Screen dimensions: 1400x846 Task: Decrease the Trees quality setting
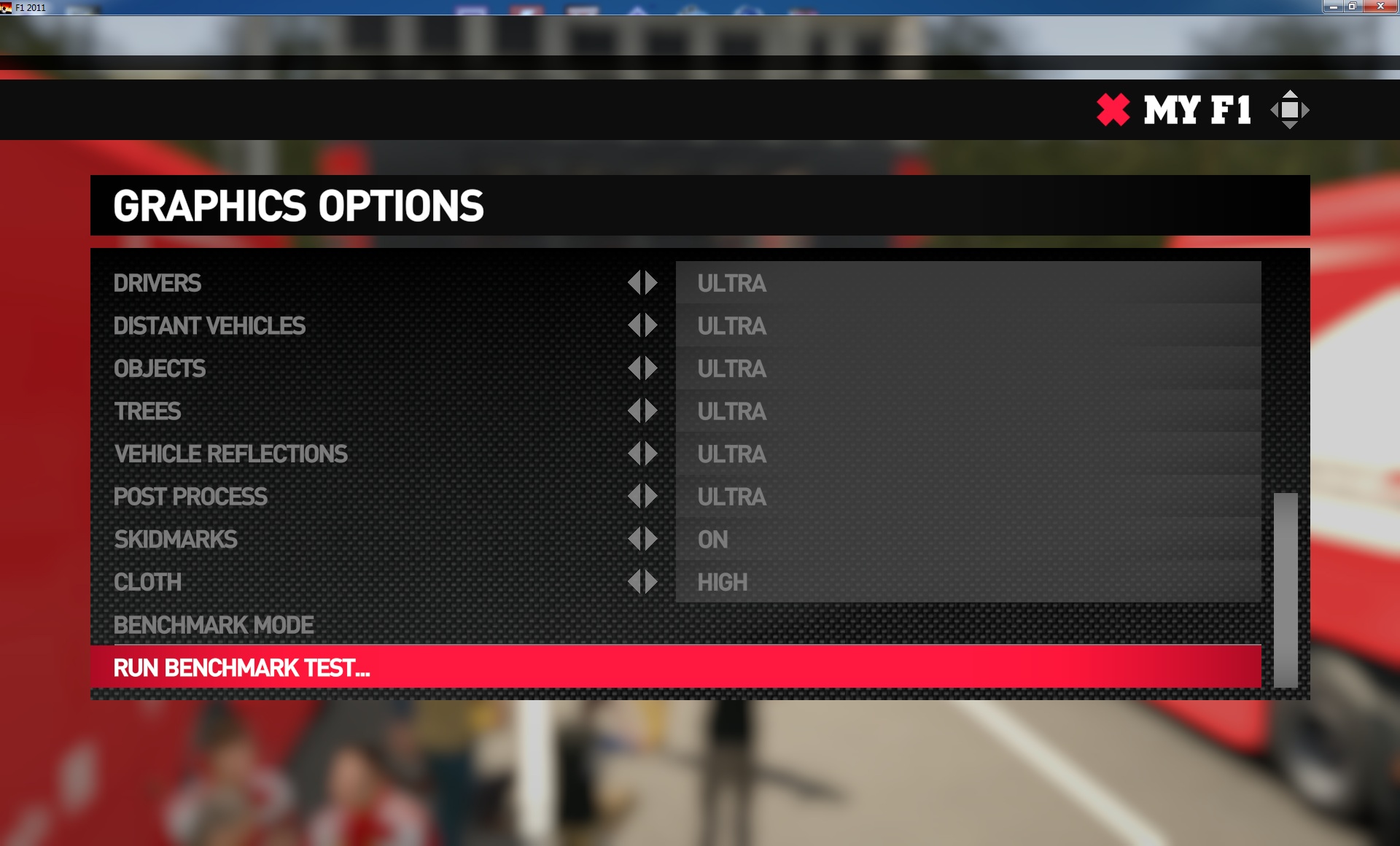634,411
